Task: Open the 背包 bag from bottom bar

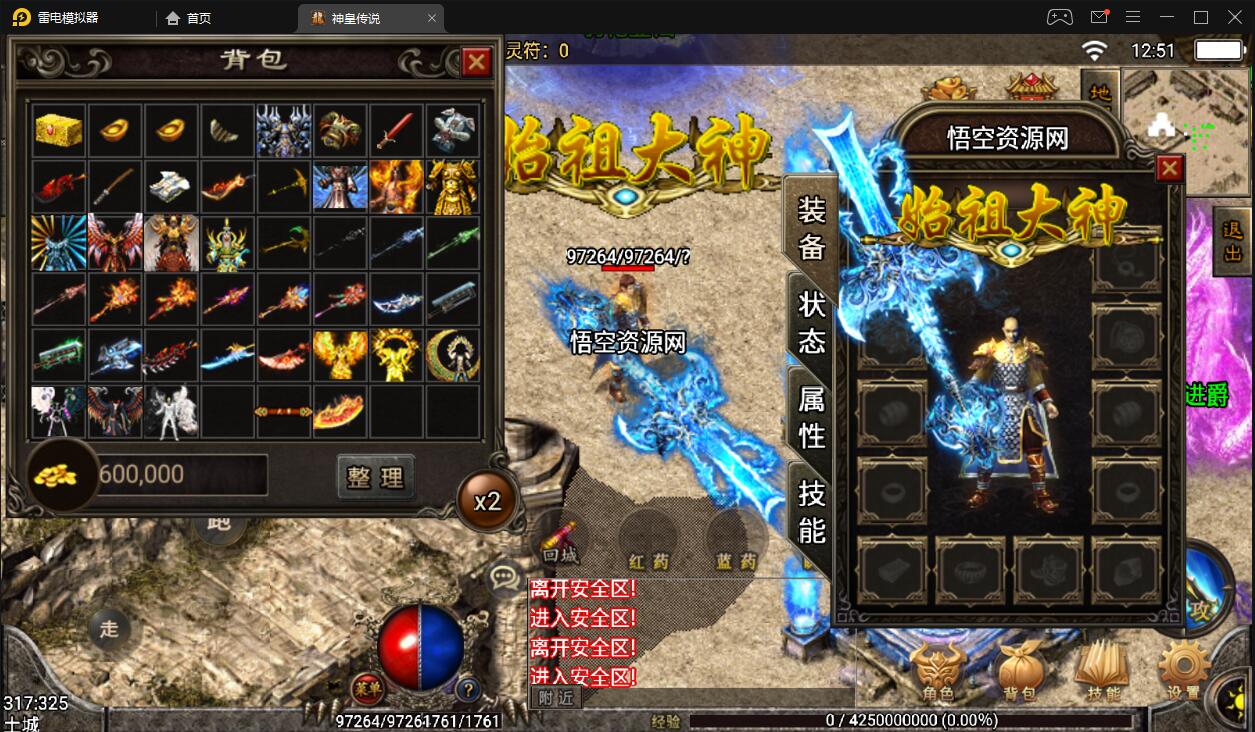Action: click(1021, 672)
